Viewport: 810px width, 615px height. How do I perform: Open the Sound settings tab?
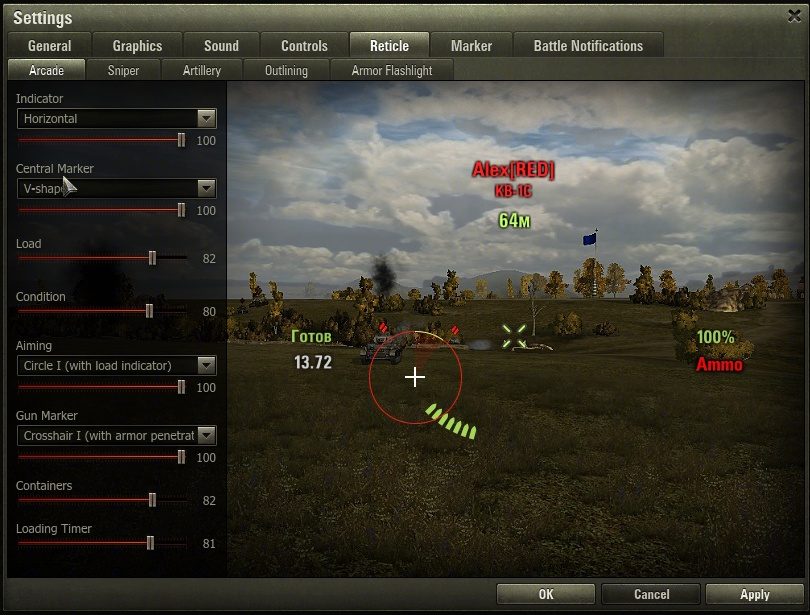click(221, 46)
